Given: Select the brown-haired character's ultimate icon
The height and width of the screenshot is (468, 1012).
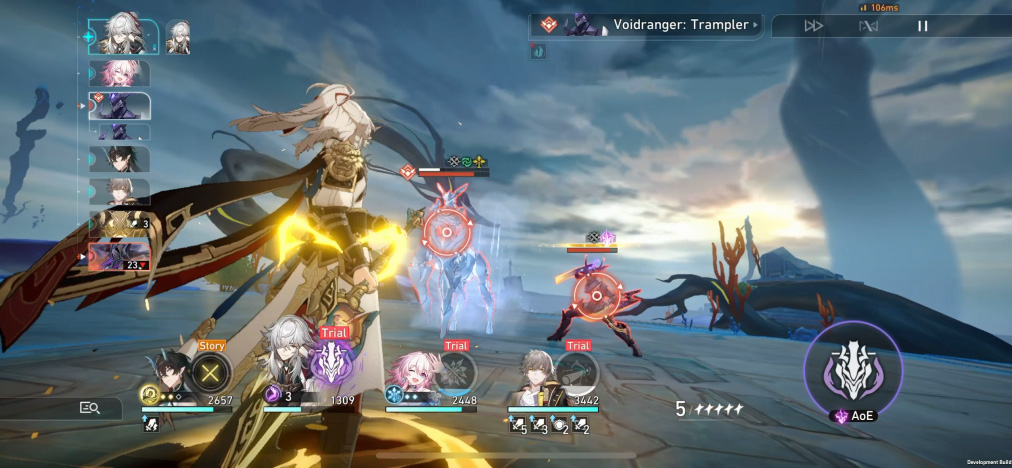Looking at the screenshot, I should tap(577, 372).
